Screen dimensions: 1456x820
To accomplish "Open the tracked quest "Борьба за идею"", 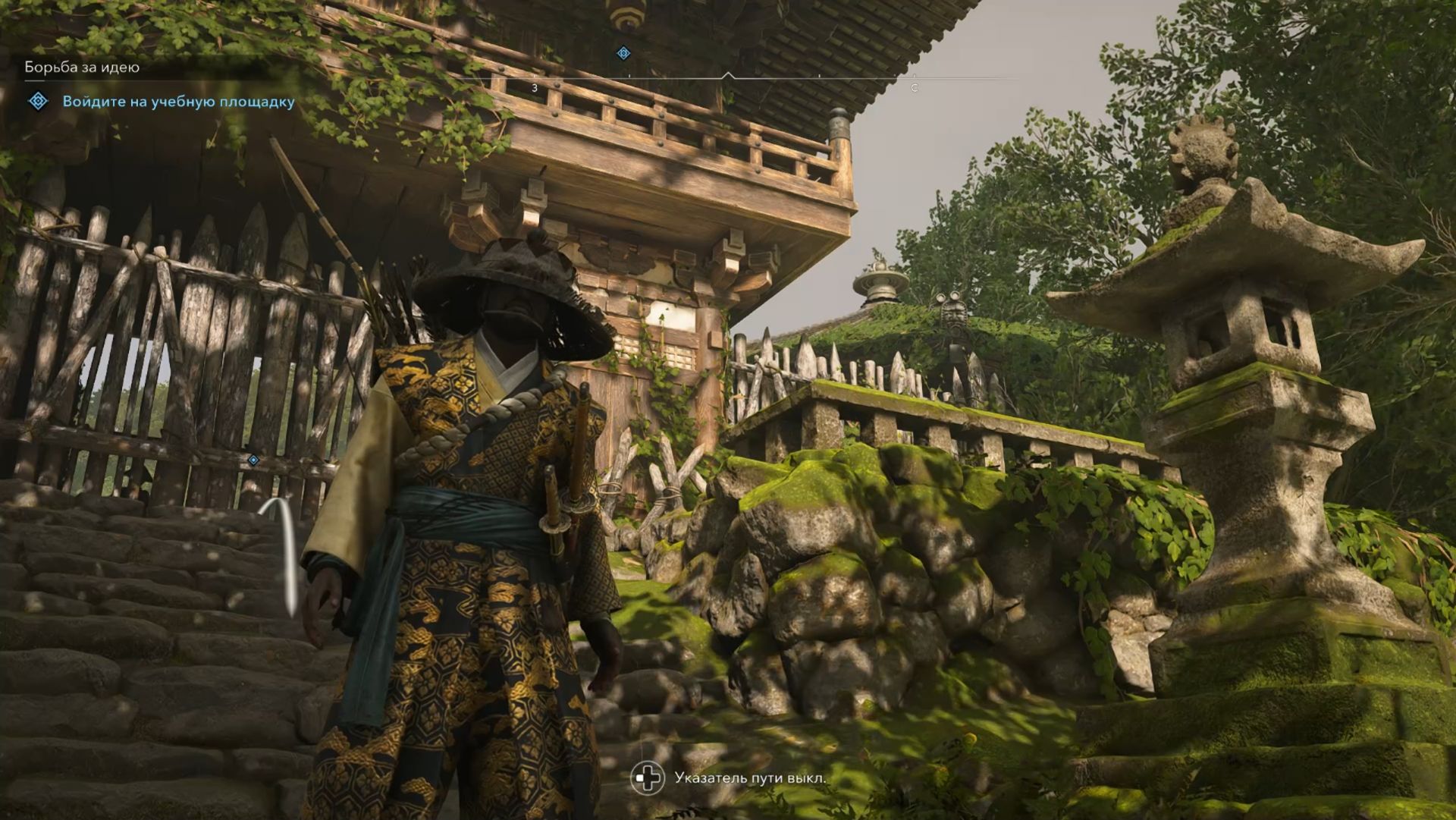I will [82, 68].
